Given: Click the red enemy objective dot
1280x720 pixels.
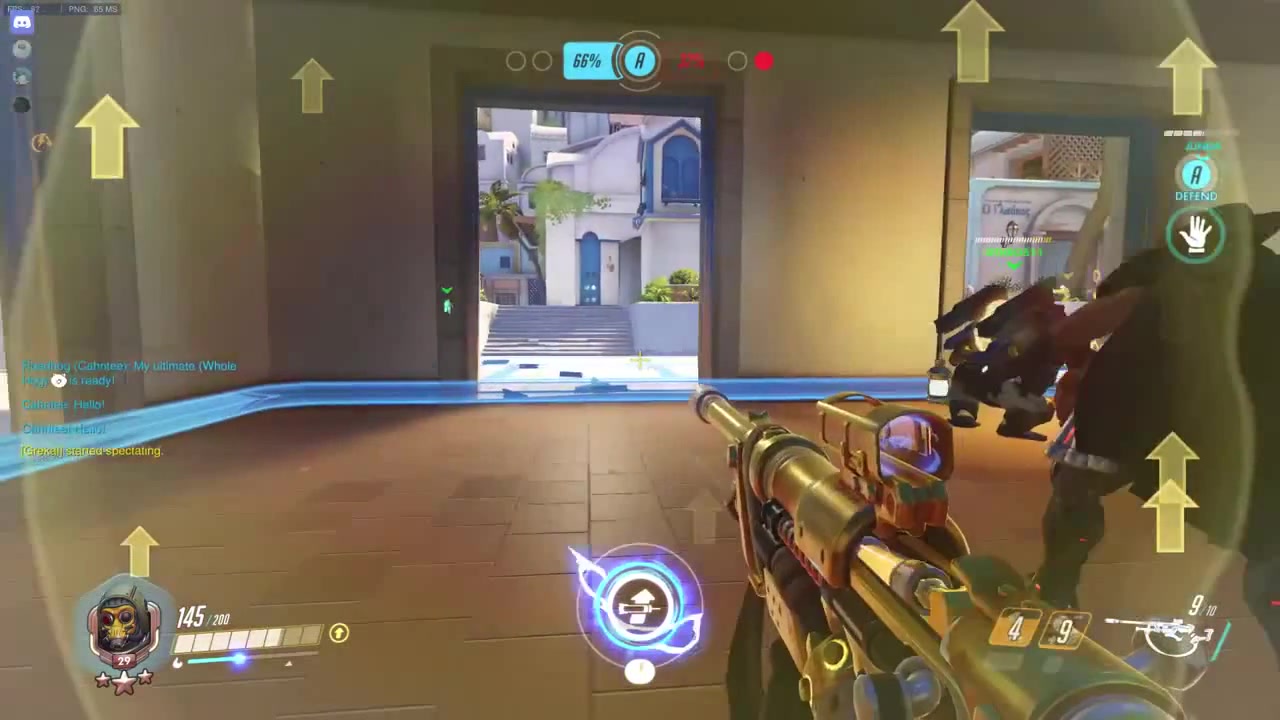Looking at the screenshot, I should [763, 62].
